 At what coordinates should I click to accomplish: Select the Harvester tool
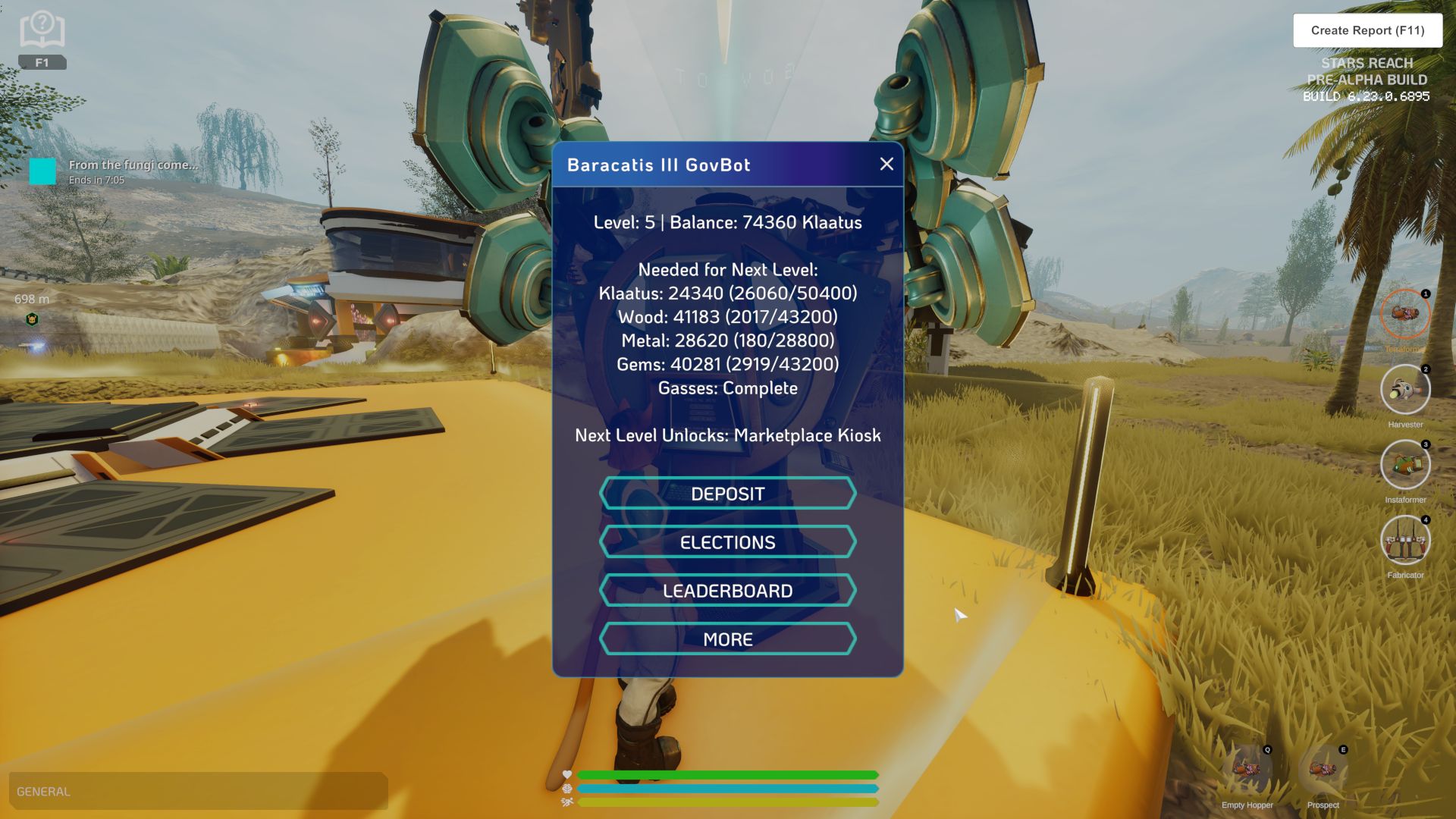coord(1406,389)
